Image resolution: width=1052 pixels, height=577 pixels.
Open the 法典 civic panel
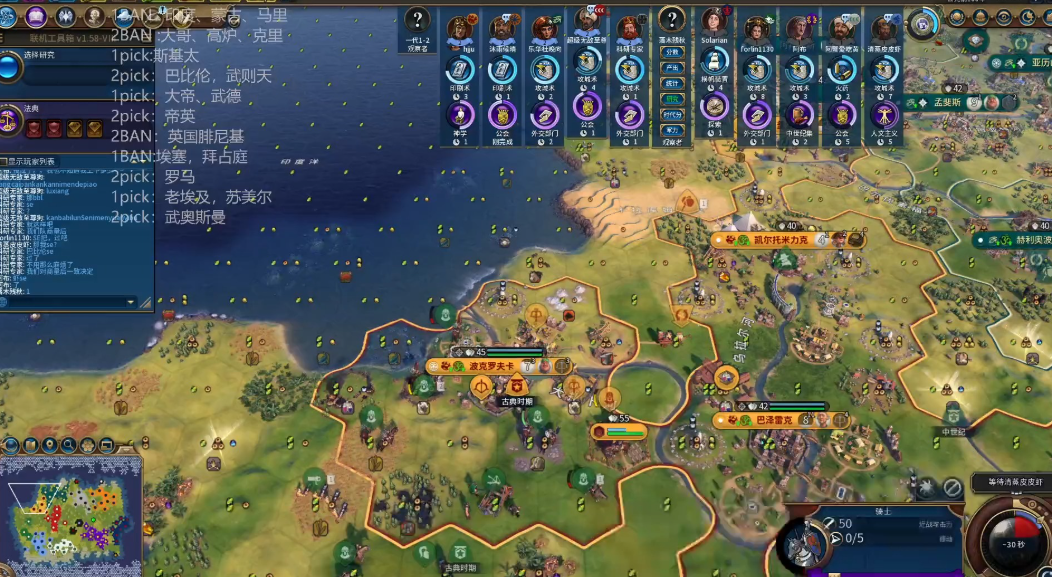[11, 120]
